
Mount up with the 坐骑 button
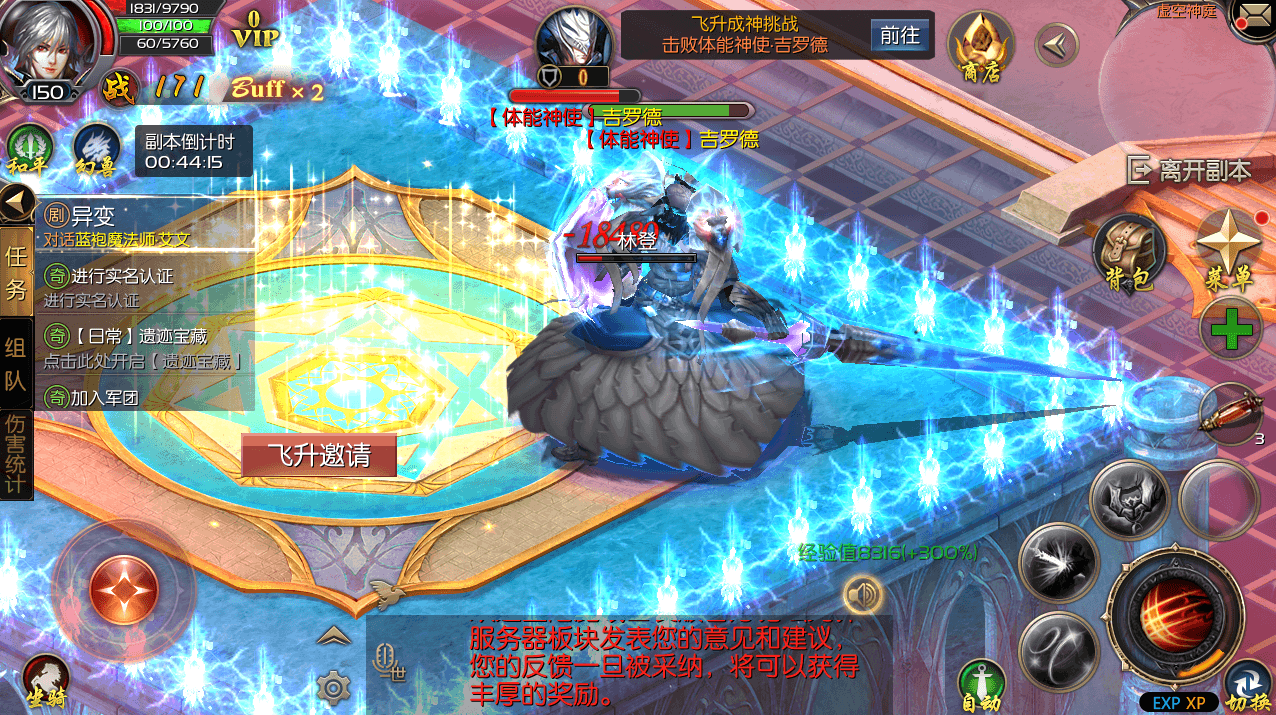[x=45, y=682]
